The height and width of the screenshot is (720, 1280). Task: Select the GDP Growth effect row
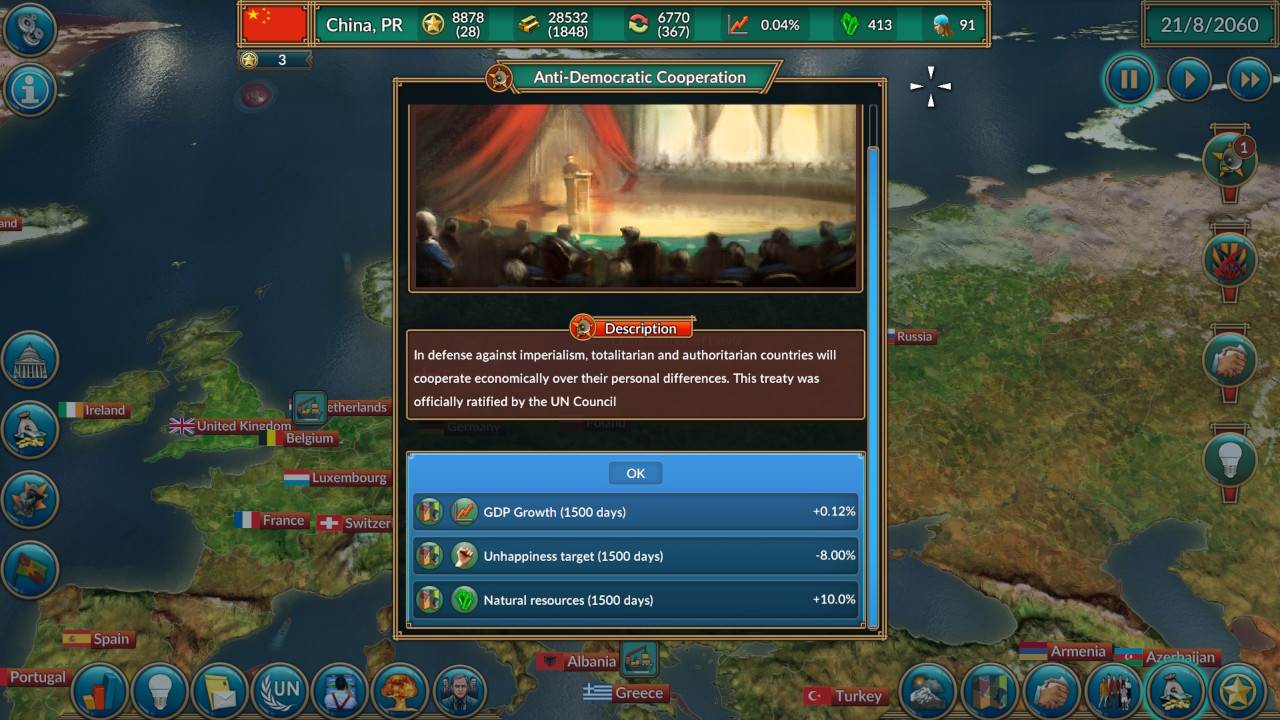pyautogui.click(x=636, y=511)
